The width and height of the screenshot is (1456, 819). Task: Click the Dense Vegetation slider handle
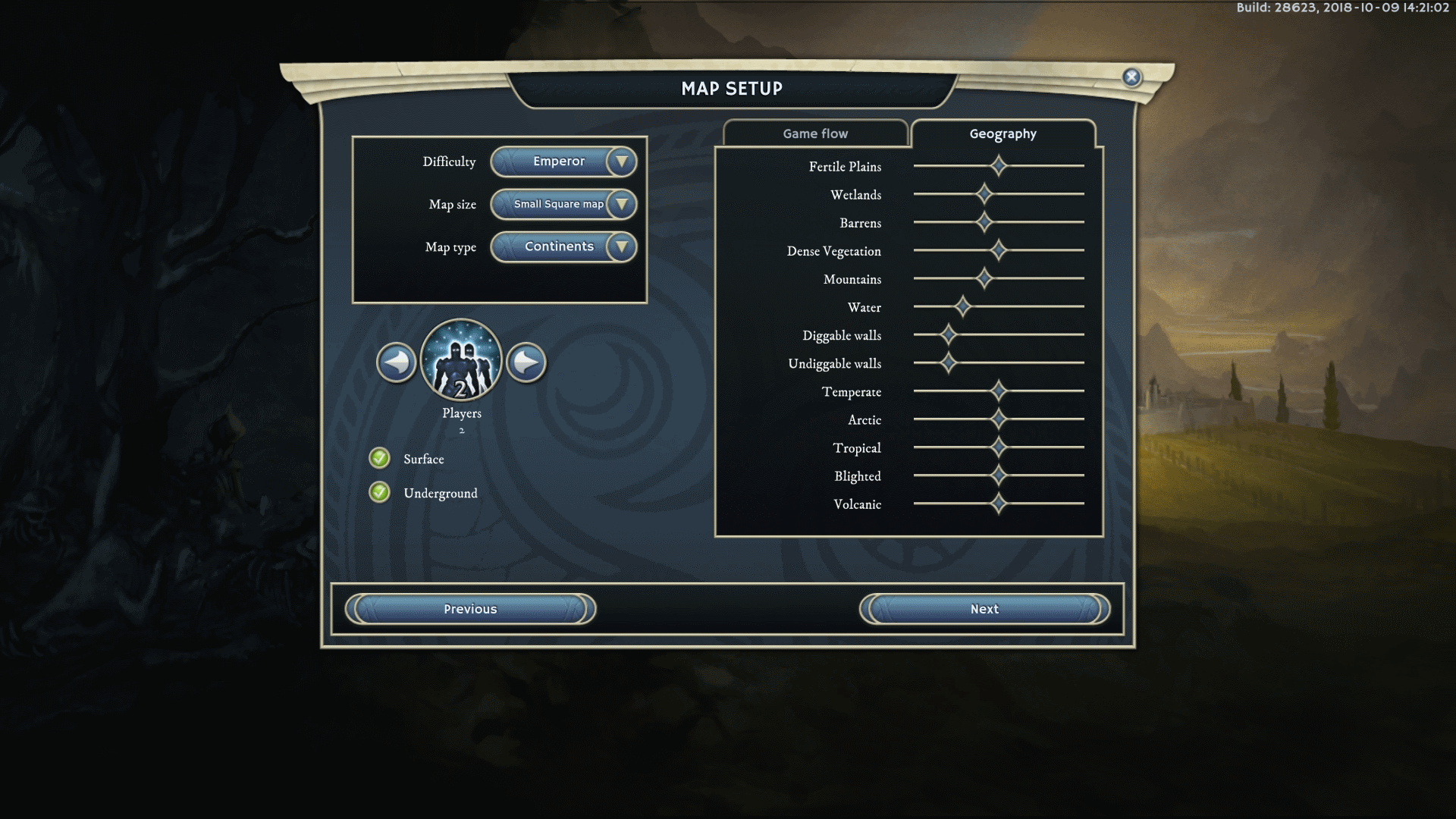[x=999, y=250]
